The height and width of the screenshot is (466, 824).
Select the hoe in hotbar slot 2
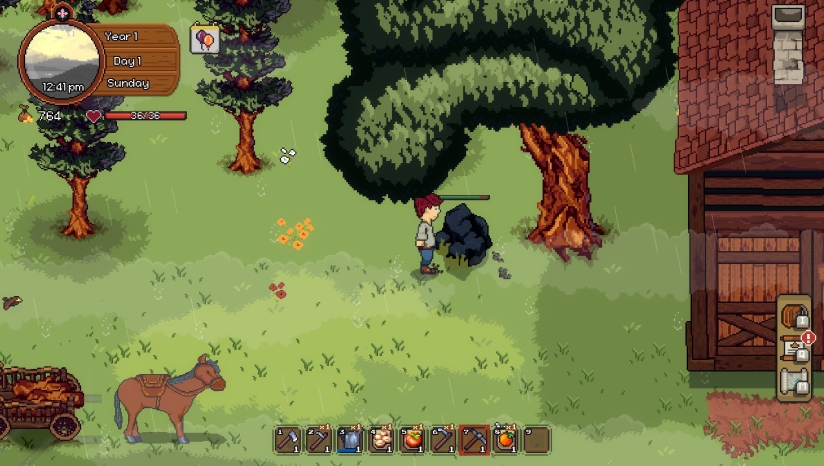click(x=319, y=440)
